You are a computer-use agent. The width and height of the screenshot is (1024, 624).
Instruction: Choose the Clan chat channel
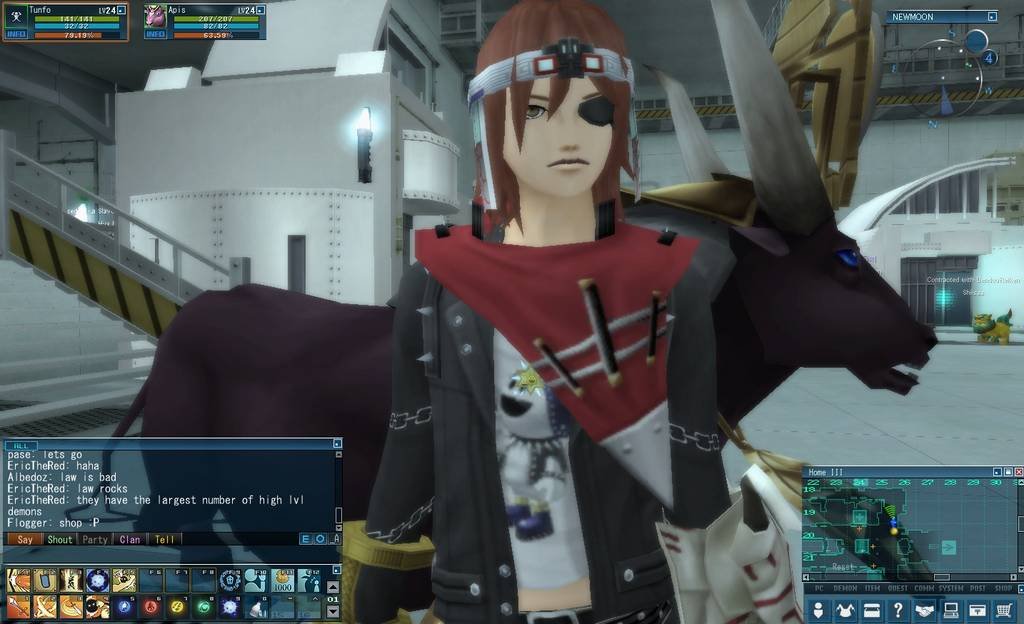coord(130,539)
